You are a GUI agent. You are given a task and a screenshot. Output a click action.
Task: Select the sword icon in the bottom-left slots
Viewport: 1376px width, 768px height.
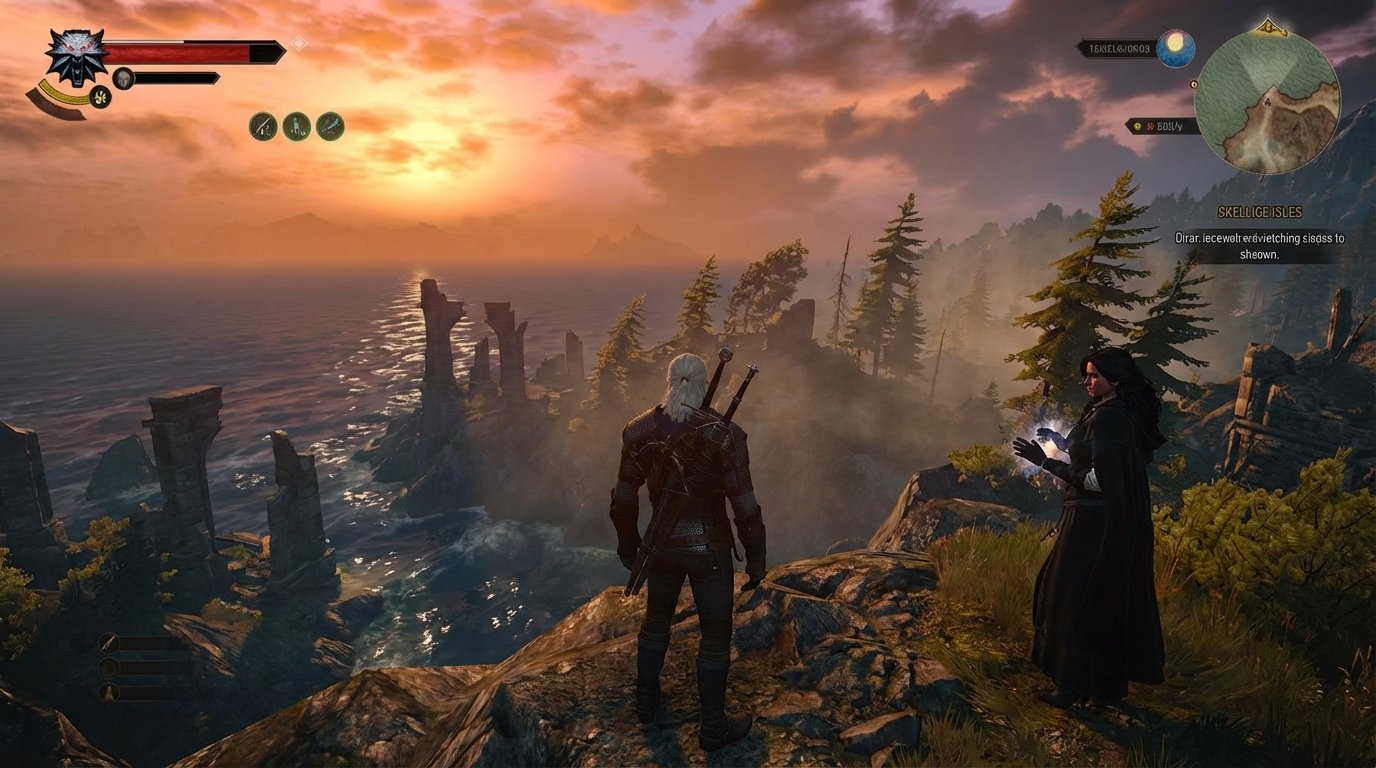(108, 642)
